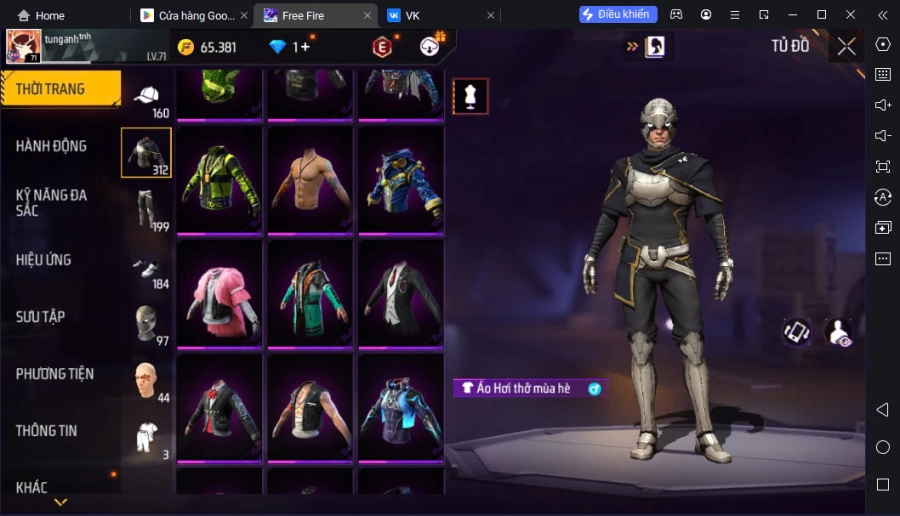This screenshot has height=516, width=900.
Task: Expand the category list down arrow
Action: [61, 502]
